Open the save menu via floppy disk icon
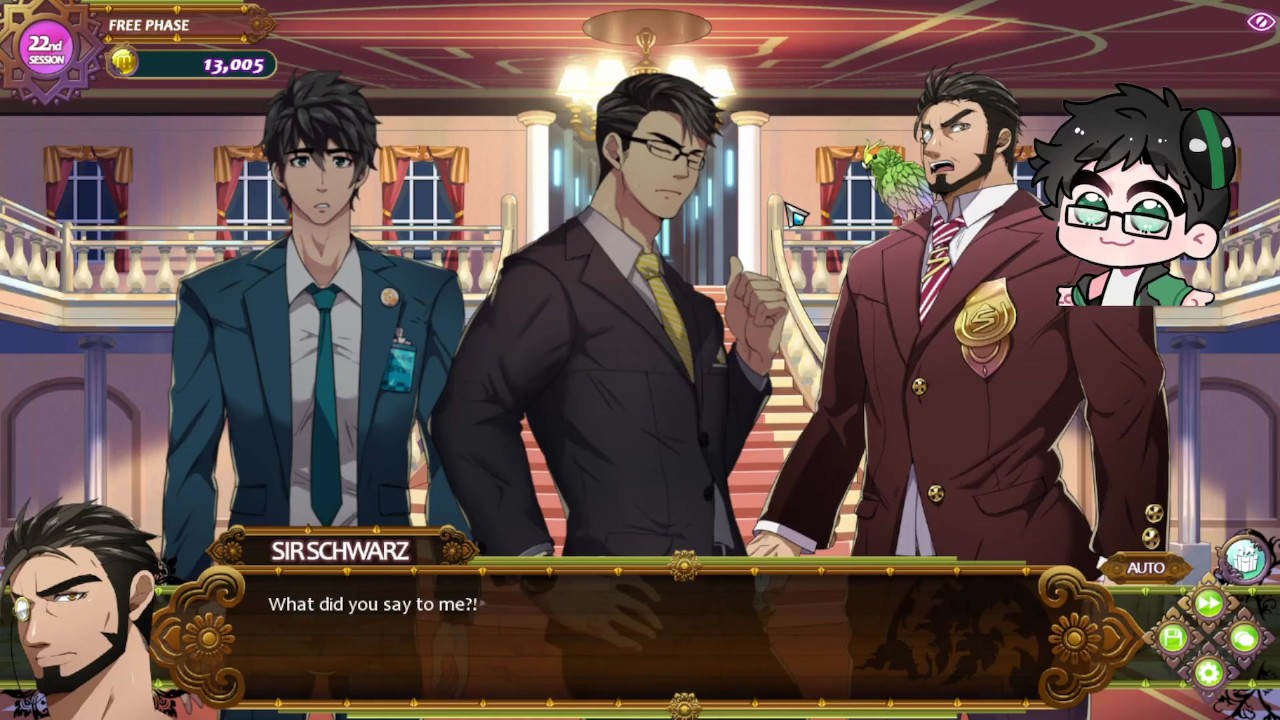Image resolution: width=1280 pixels, height=720 pixels. [1174, 638]
